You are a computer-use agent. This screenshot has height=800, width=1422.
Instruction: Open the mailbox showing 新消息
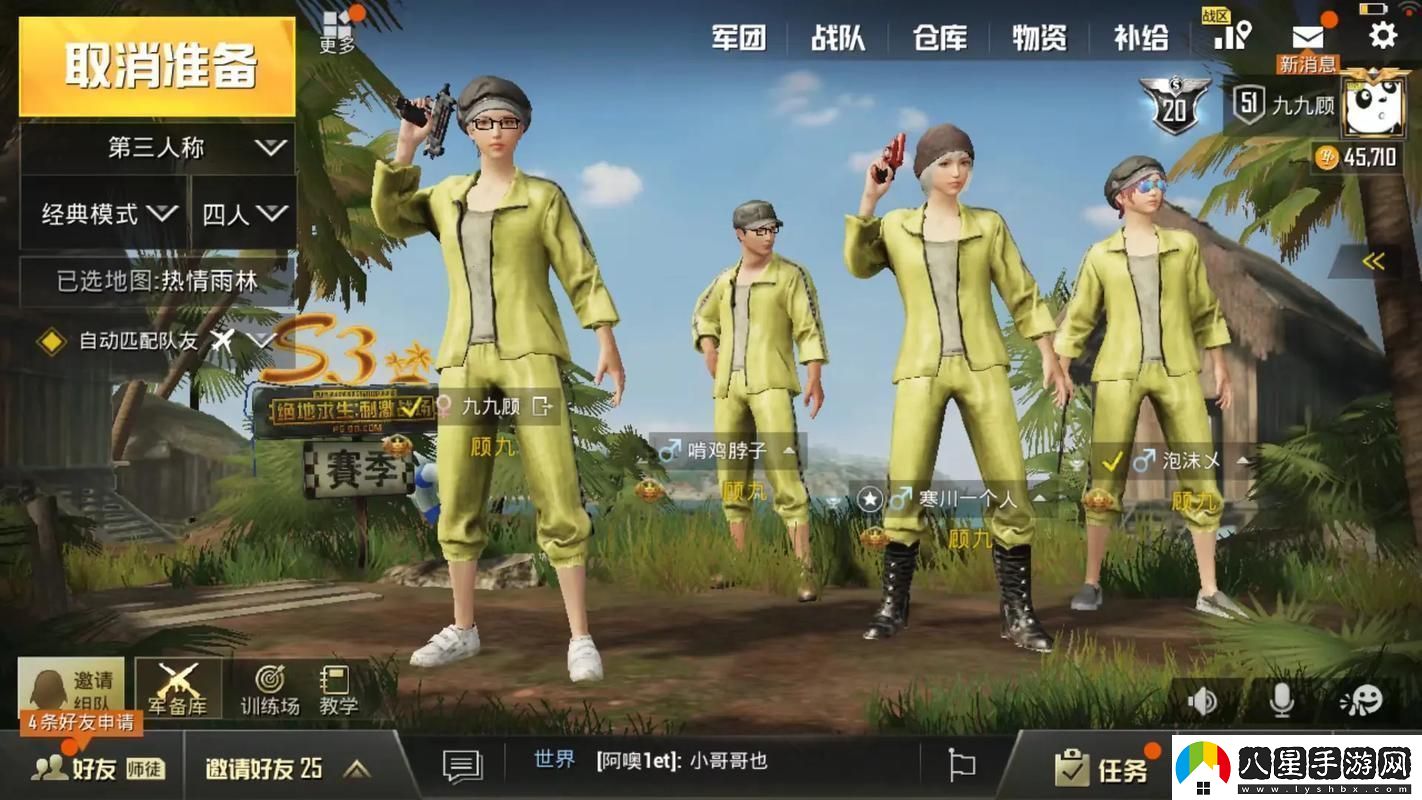coord(1306,36)
